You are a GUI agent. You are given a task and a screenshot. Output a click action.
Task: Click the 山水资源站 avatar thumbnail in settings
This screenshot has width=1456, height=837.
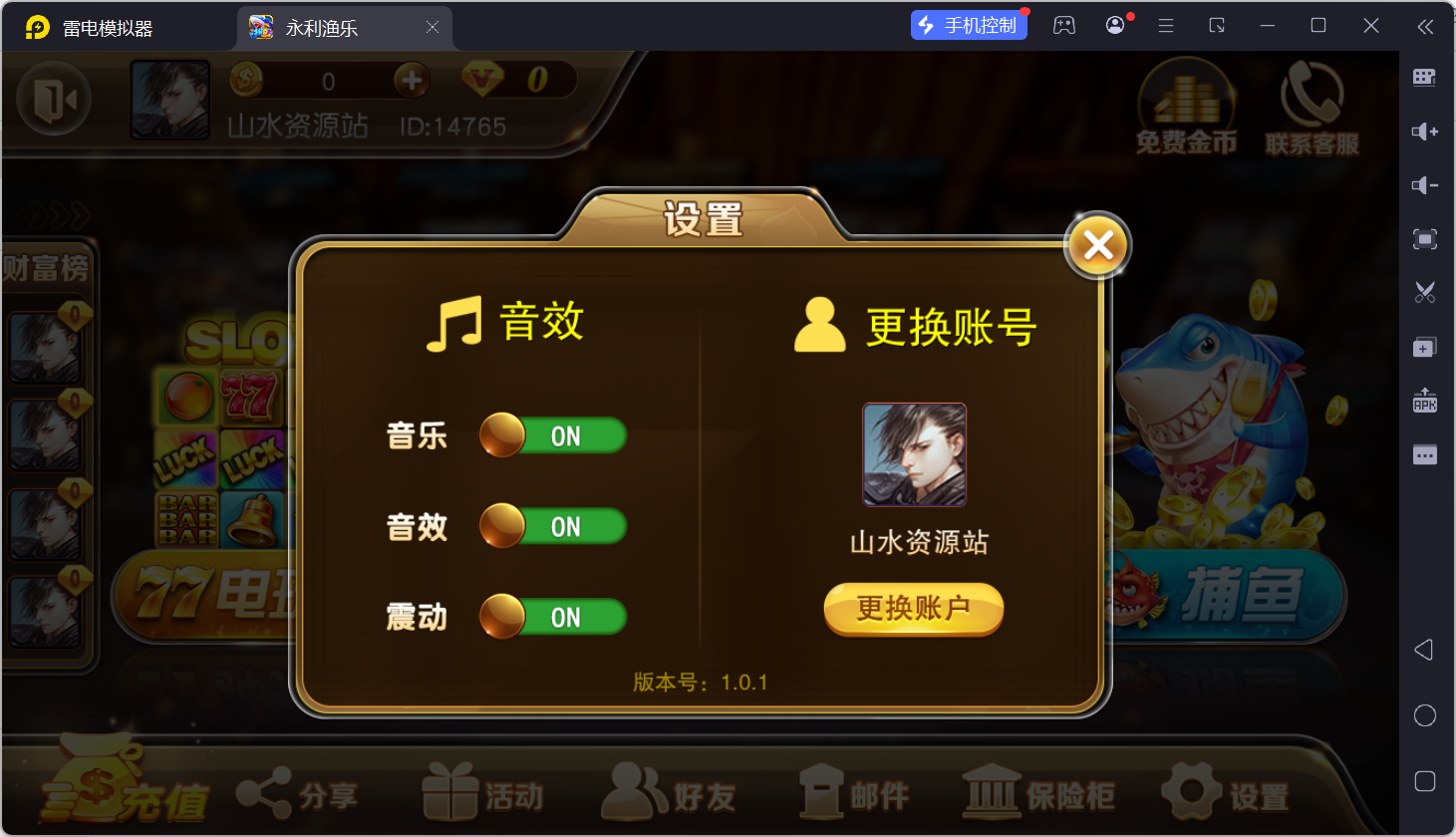tap(913, 454)
